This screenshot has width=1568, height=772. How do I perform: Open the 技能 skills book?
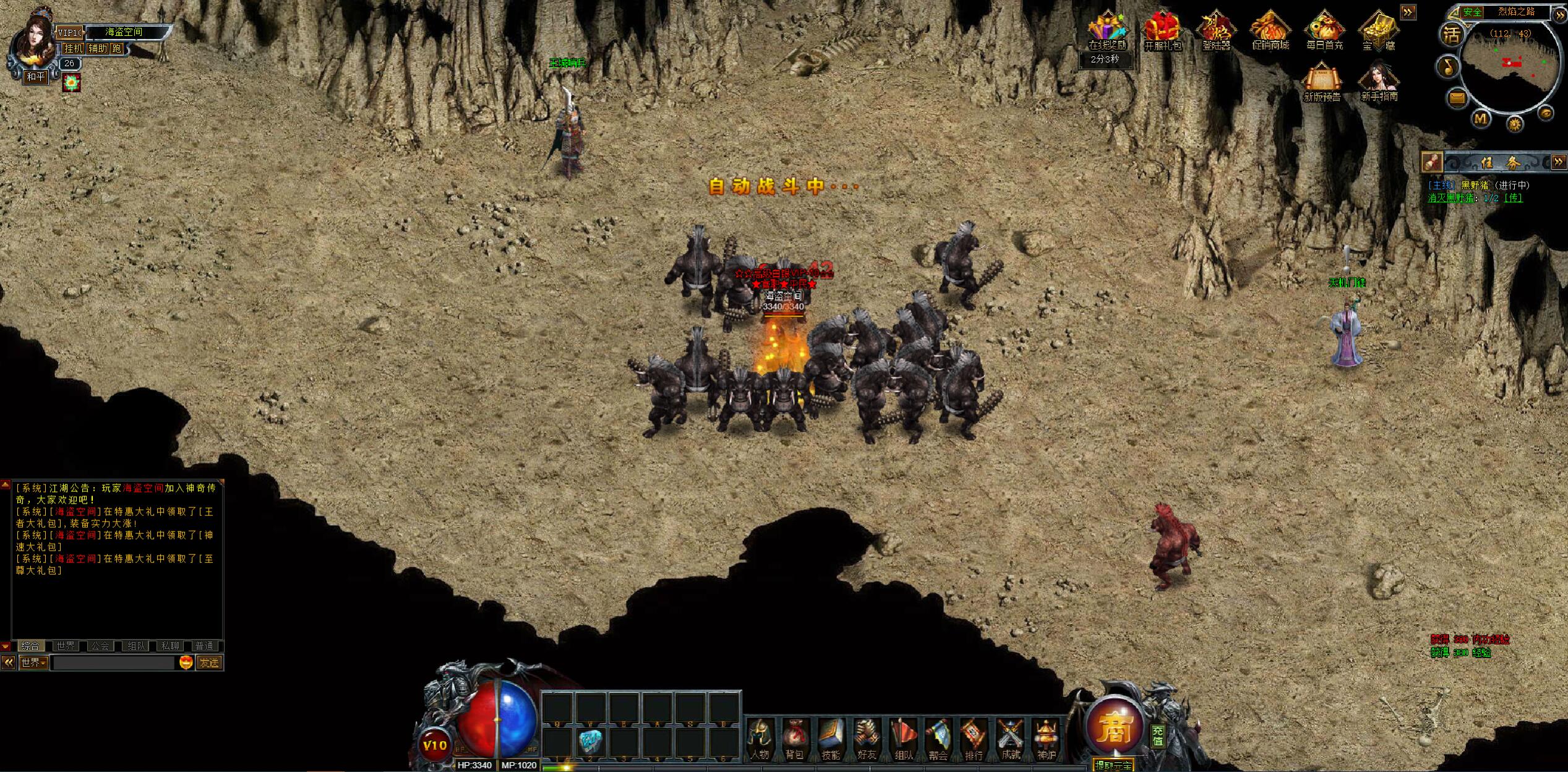tap(831, 739)
